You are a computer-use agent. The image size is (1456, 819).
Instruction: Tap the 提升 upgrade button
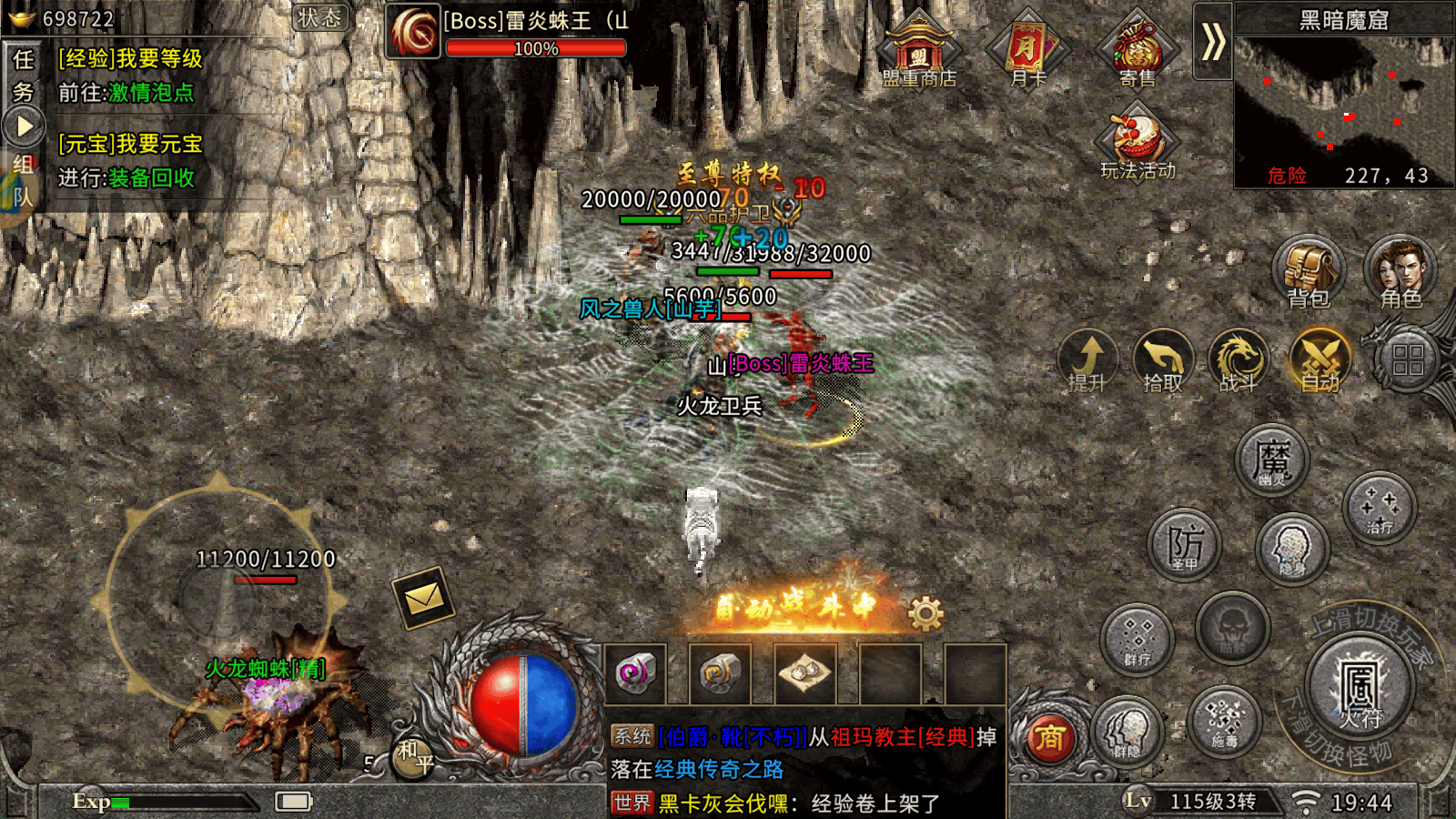pos(1088,360)
